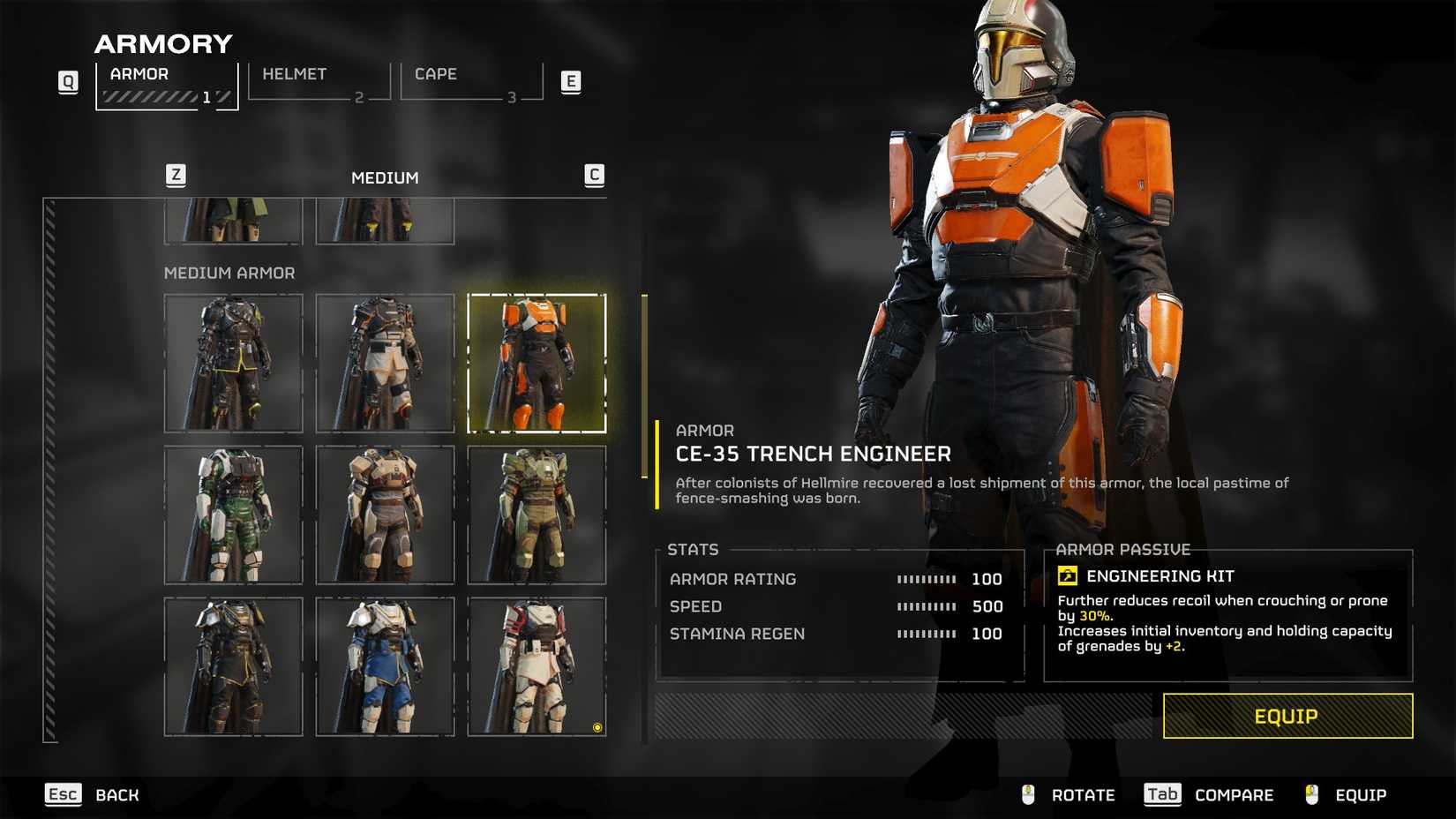Click the C key icon right of MEDIUM
The width and height of the screenshot is (1456, 819).
[x=596, y=175]
